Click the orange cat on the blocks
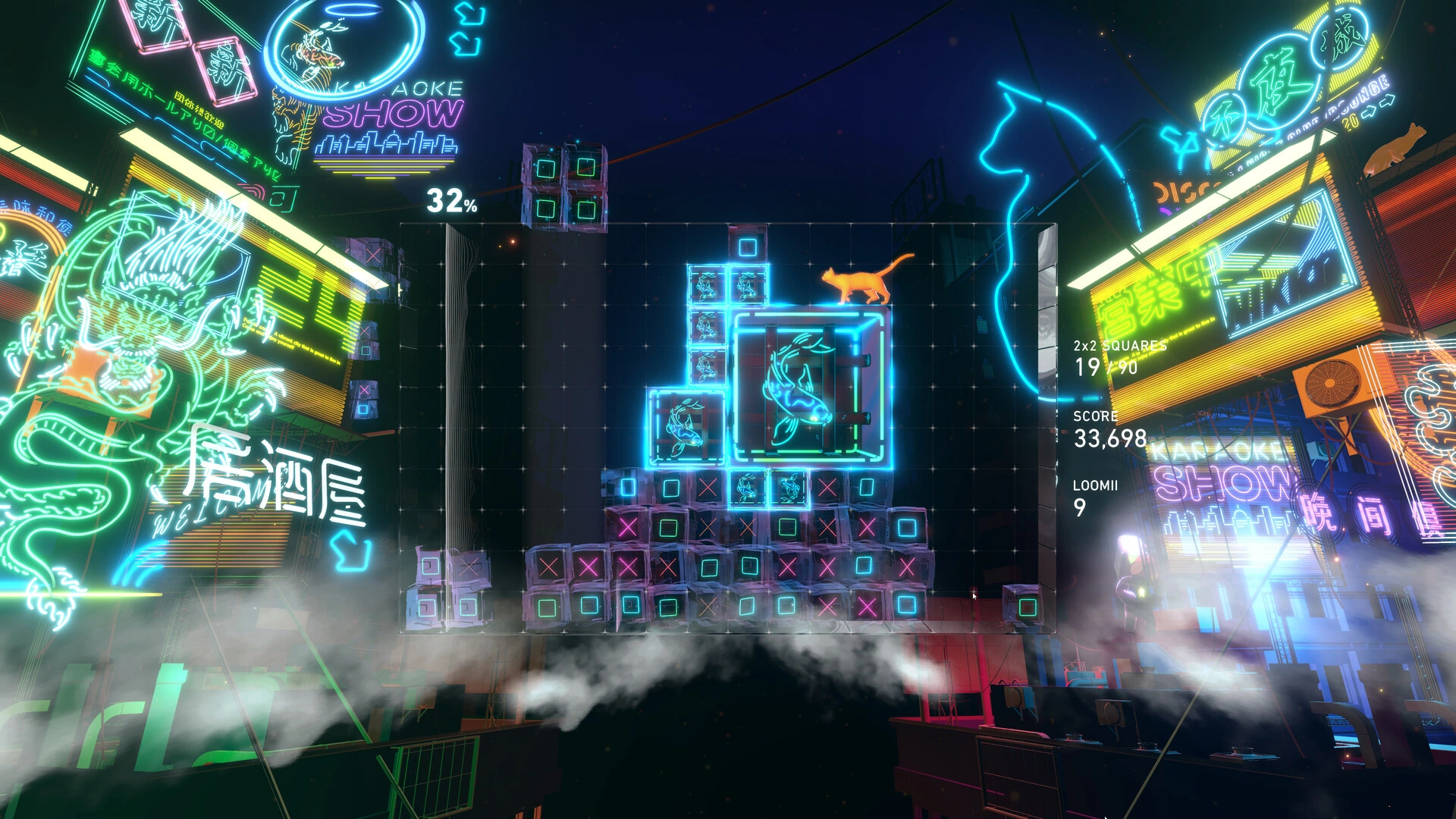This screenshot has width=1456, height=819. coord(857,284)
